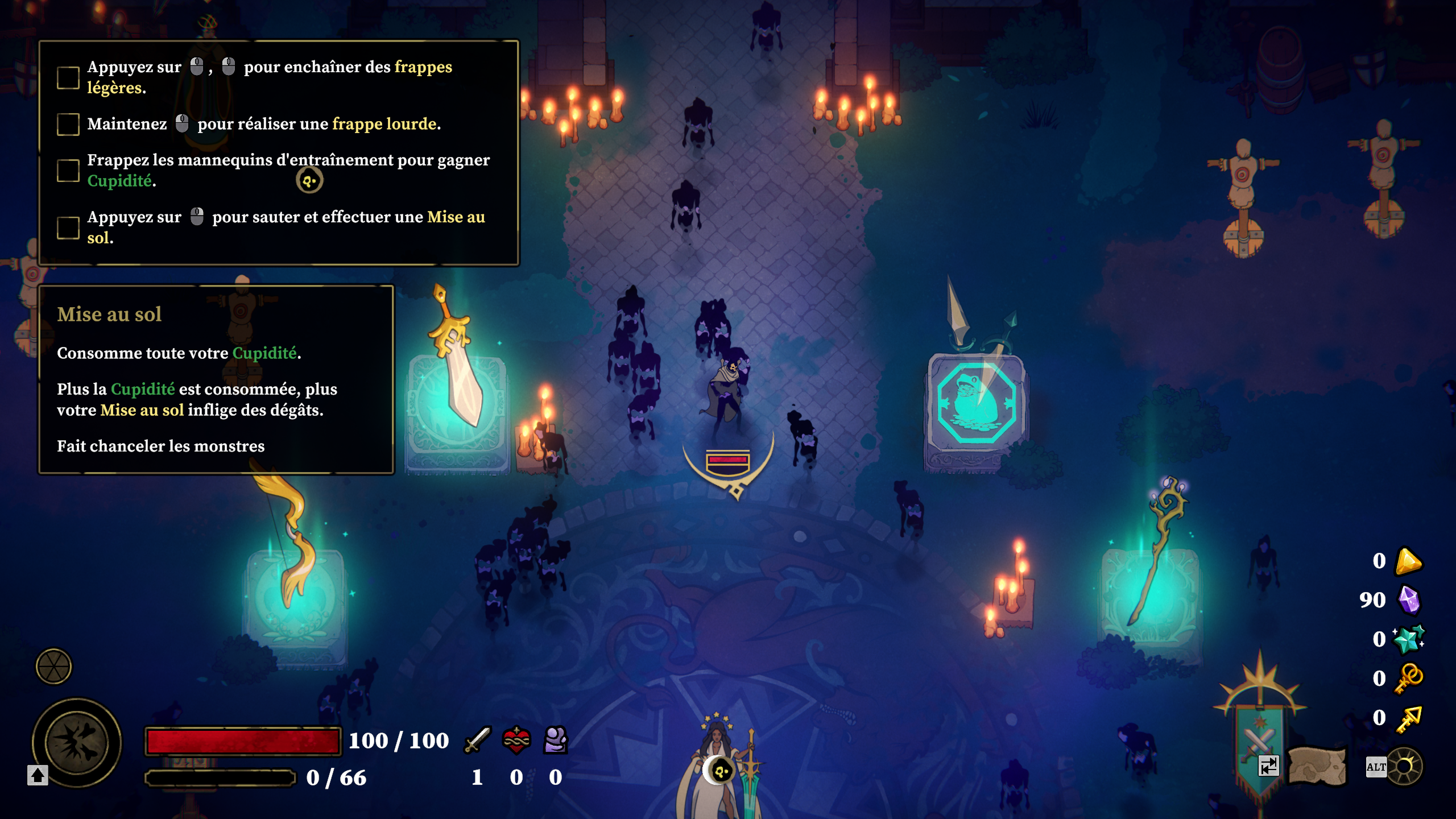This screenshot has width=1456, height=819.
Task: Click the red sacred heart stat icon
Action: point(516,740)
